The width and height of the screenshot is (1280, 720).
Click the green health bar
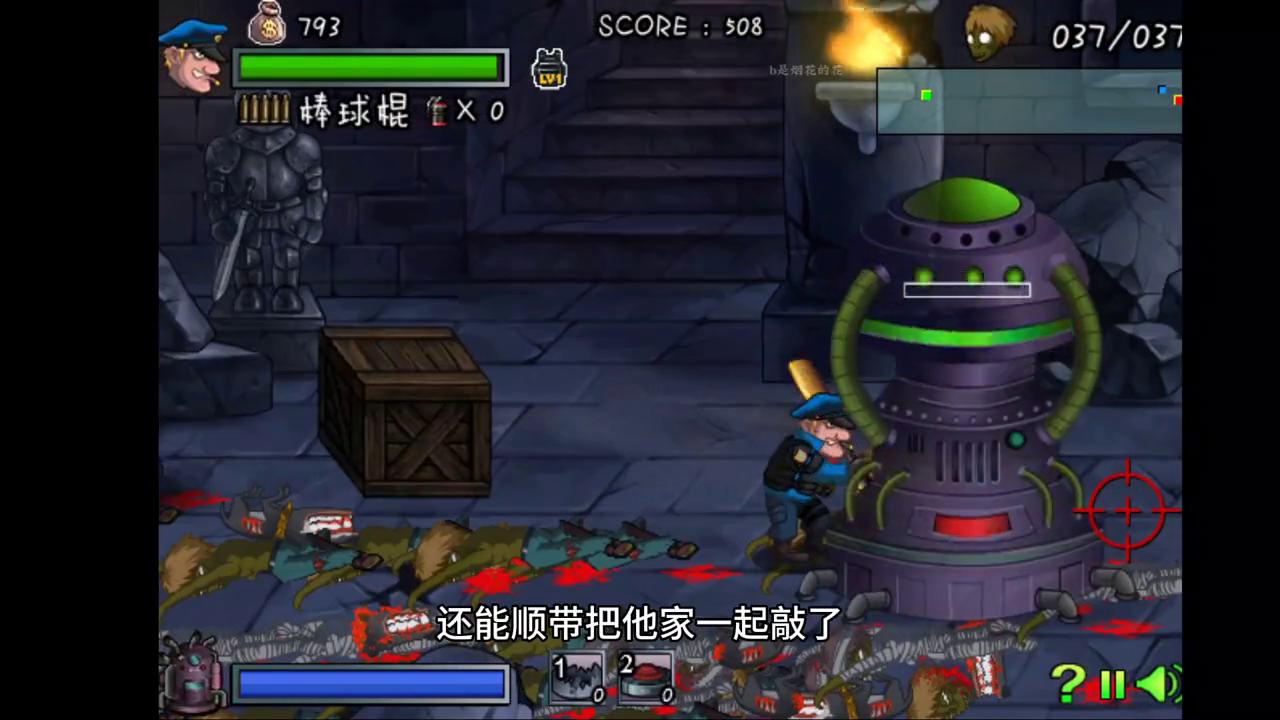pyautogui.click(x=370, y=67)
